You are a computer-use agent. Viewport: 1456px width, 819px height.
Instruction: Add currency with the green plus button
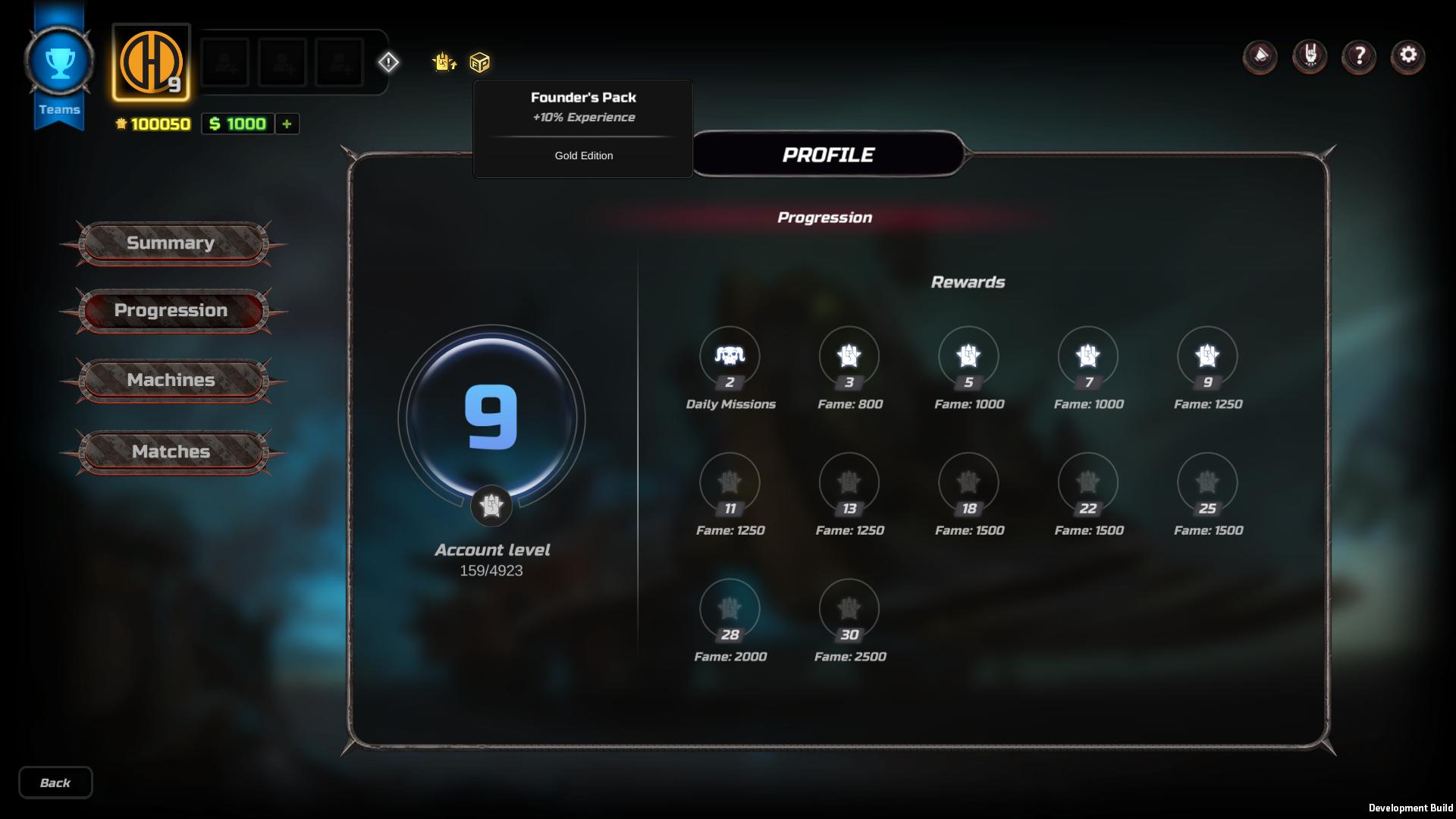(x=287, y=124)
